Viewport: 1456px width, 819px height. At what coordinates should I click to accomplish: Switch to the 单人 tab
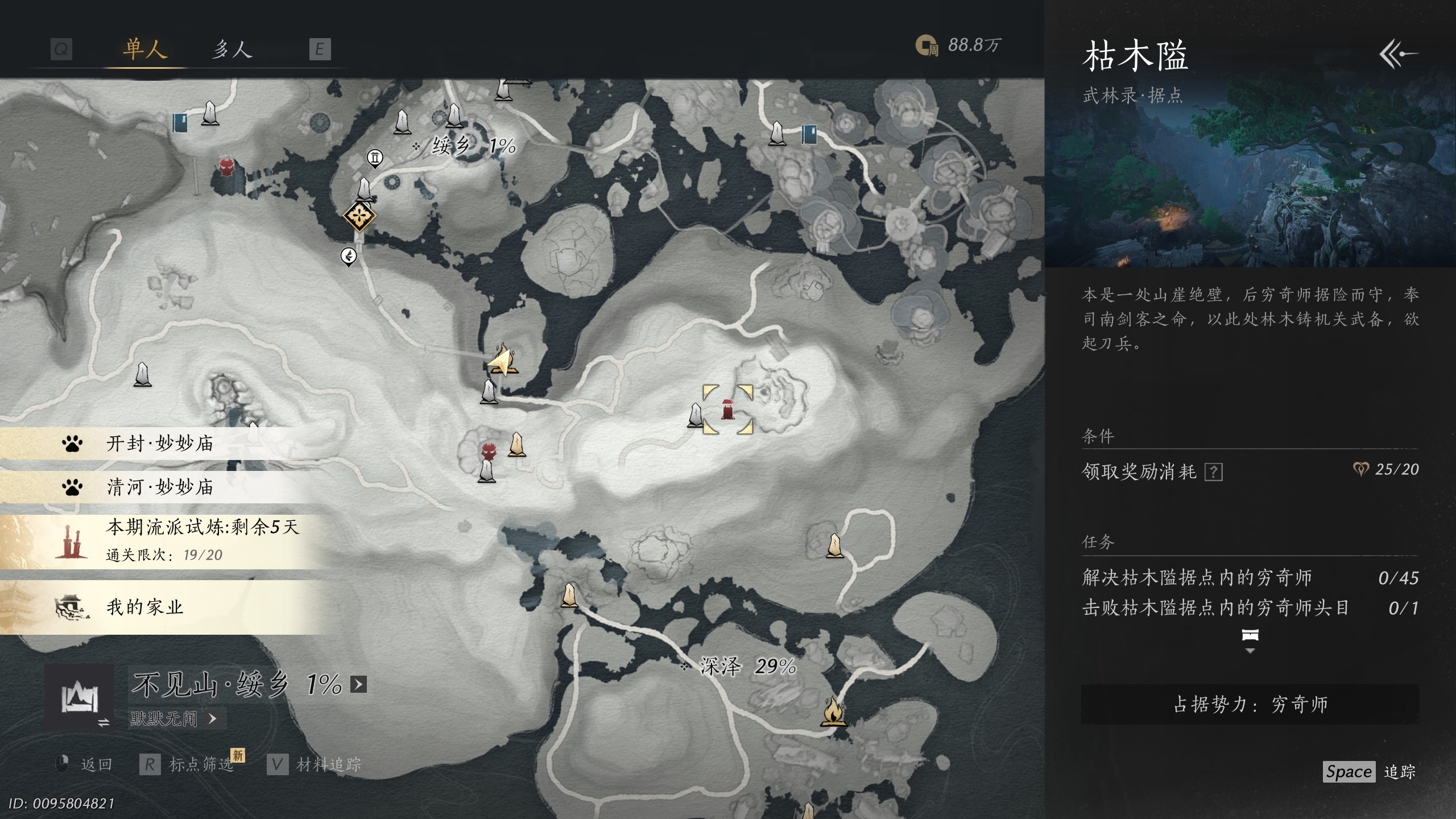145,49
